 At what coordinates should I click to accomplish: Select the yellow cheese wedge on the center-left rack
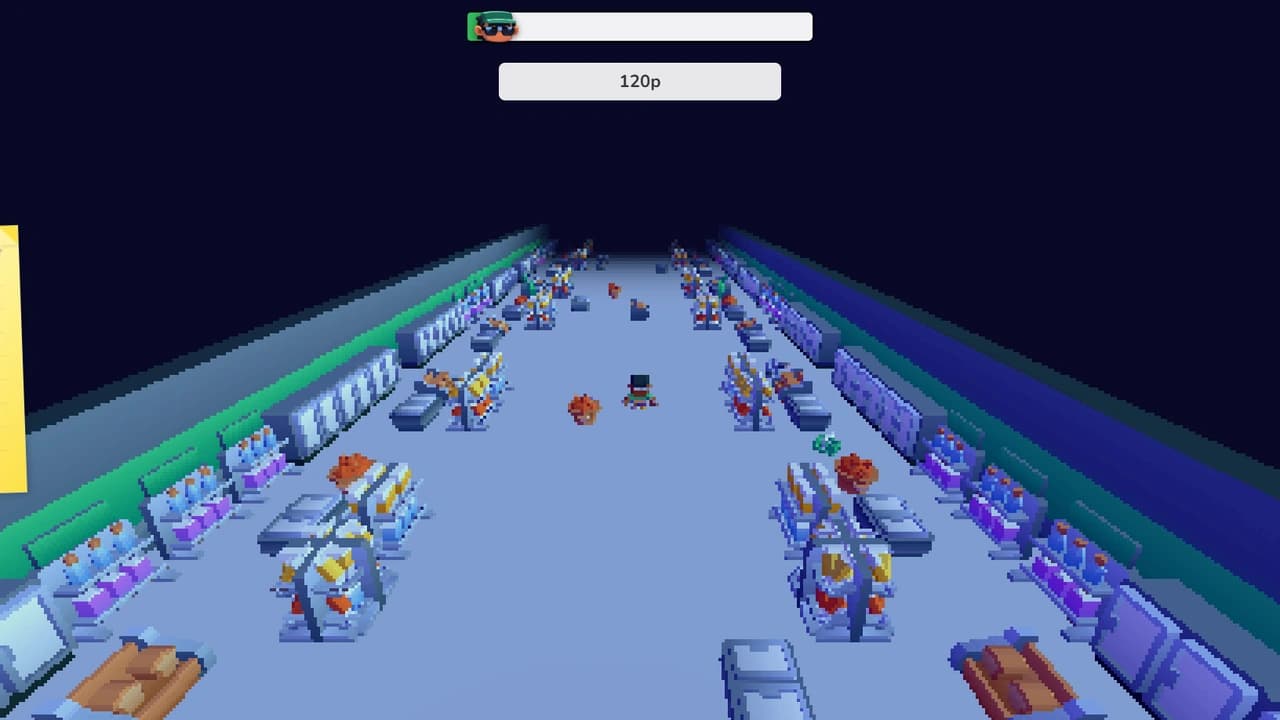pyautogui.click(x=335, y=568)
